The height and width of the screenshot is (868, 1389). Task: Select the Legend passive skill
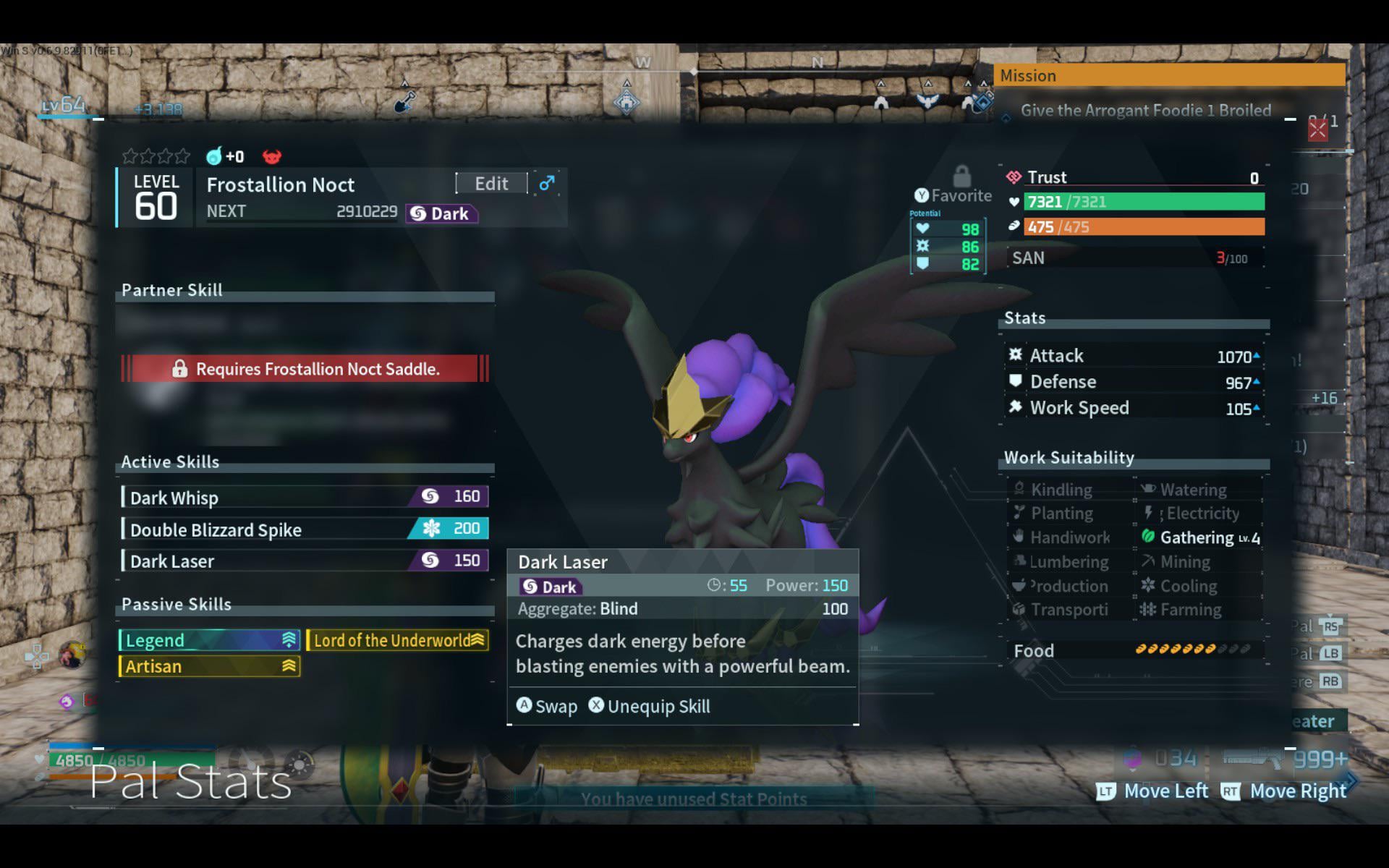(209, 640)
